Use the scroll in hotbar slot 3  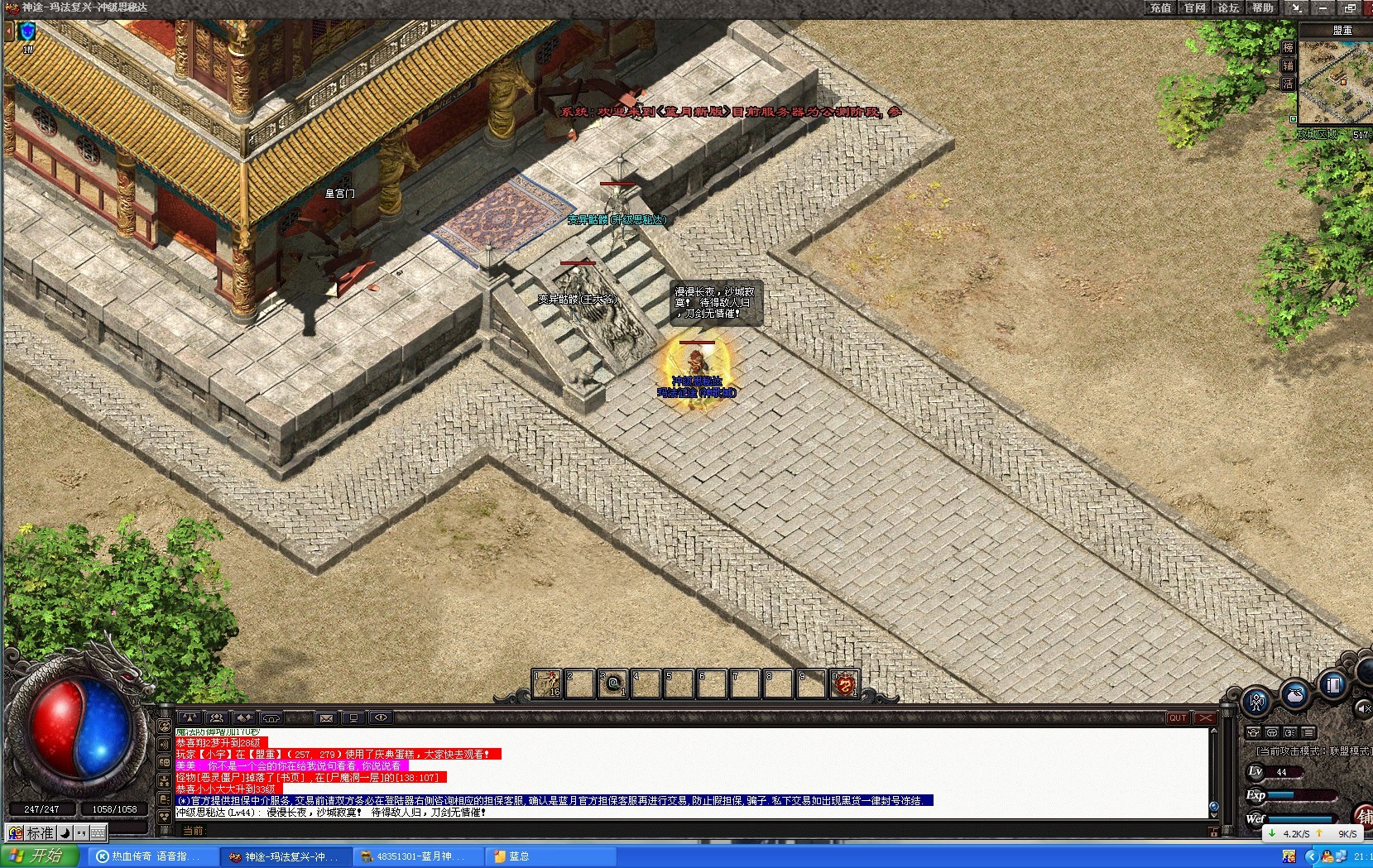tap(612, 683)
